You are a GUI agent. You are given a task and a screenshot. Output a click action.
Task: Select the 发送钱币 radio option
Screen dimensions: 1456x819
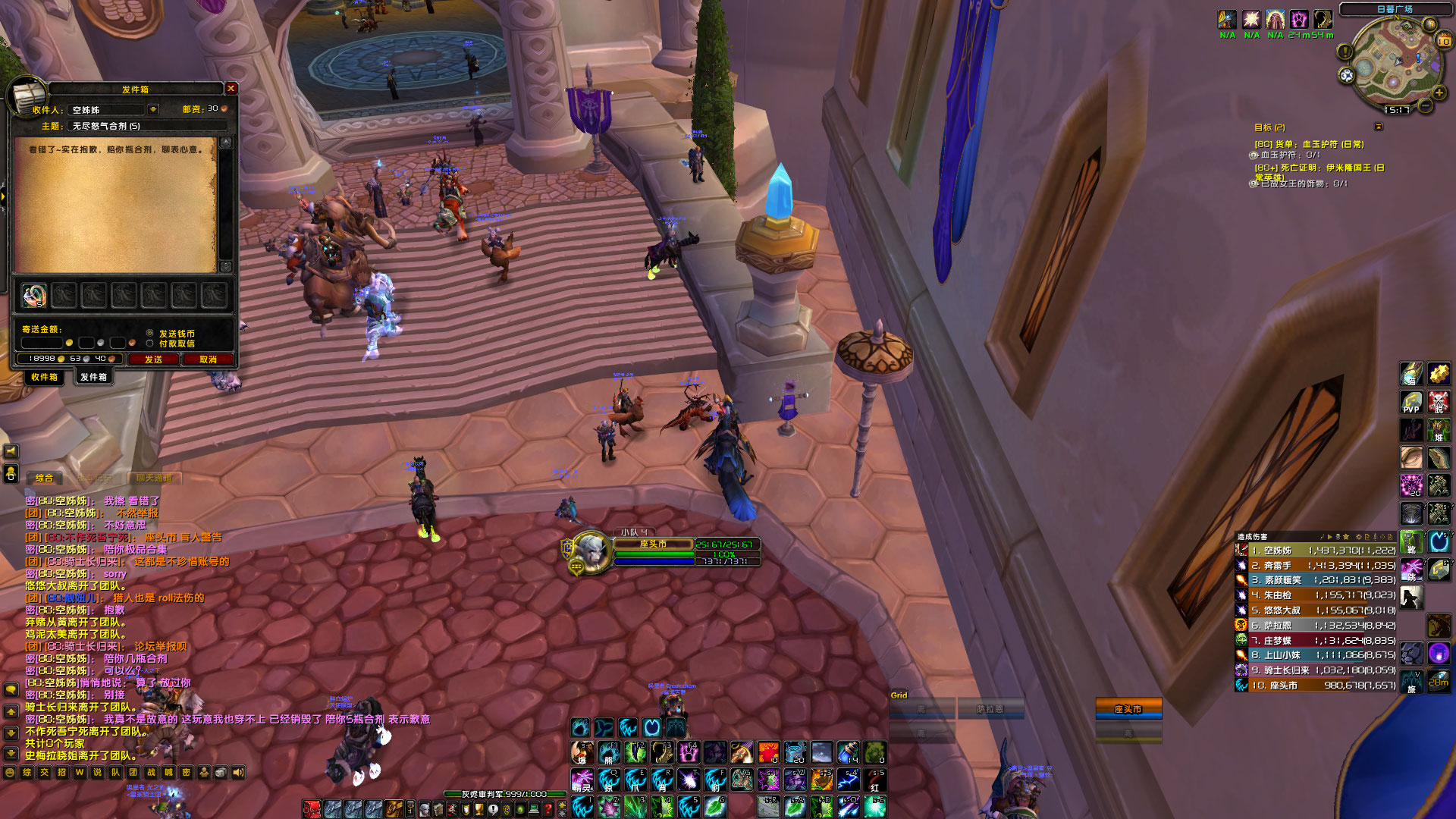click(150, 333)
